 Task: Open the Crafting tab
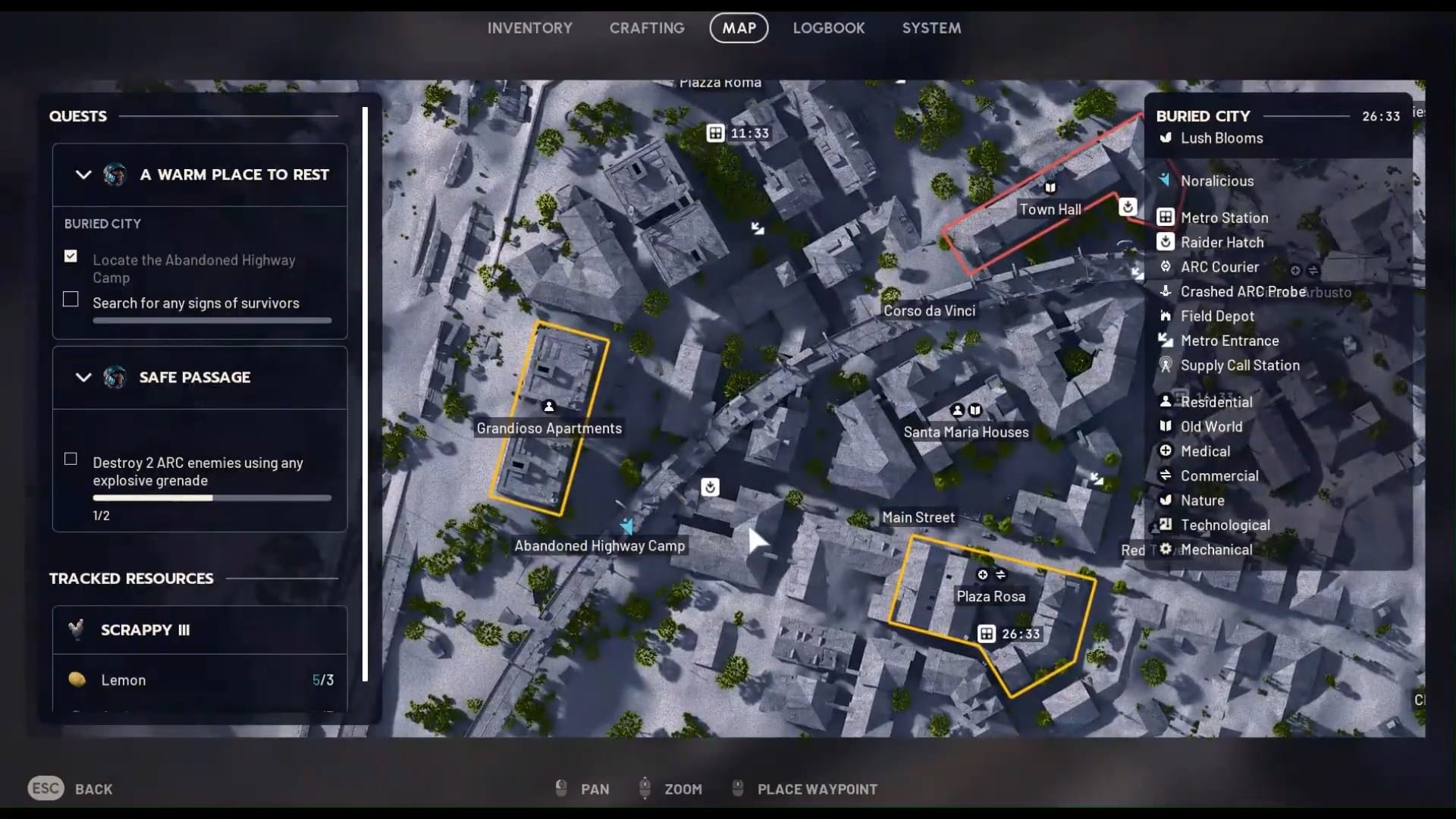647,28
